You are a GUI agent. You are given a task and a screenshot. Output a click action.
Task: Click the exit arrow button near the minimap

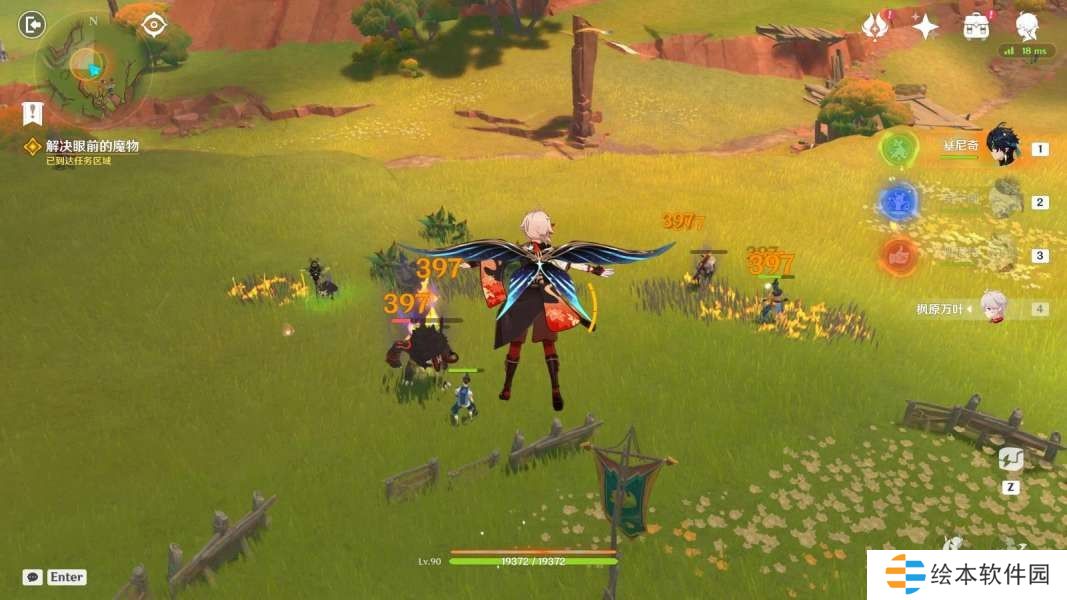click(x=33, y=24)
